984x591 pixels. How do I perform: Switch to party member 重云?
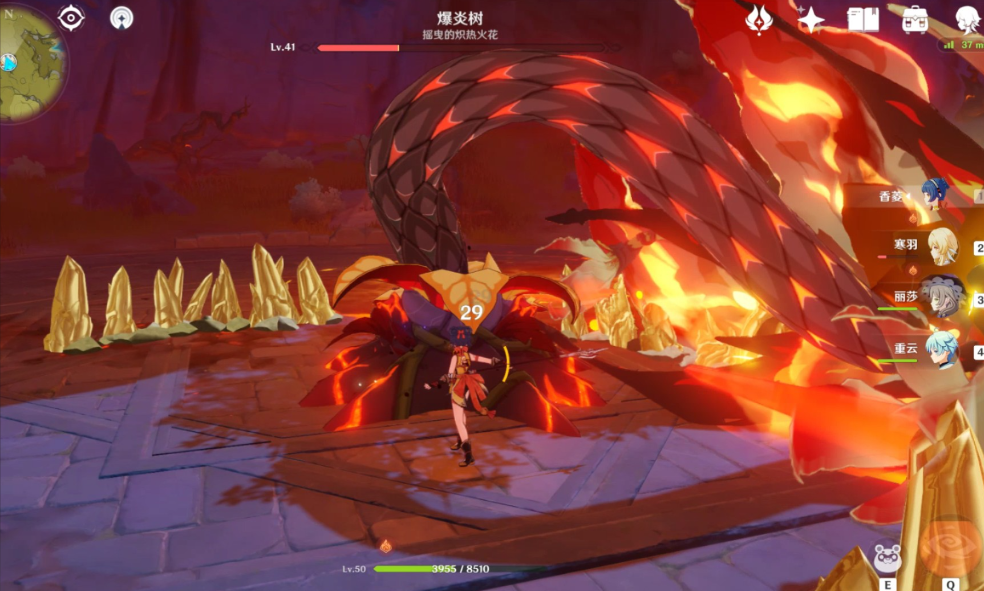click(x=940, y=349)
